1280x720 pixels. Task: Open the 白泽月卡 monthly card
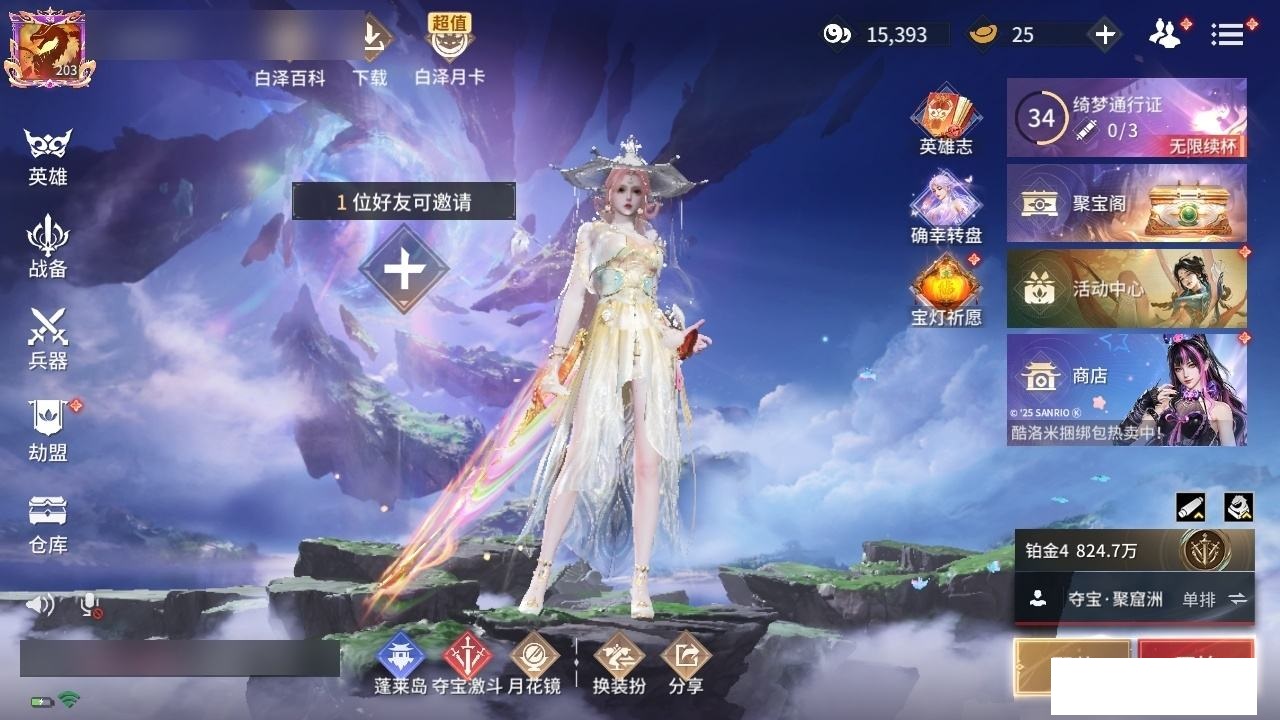point(450,50)
